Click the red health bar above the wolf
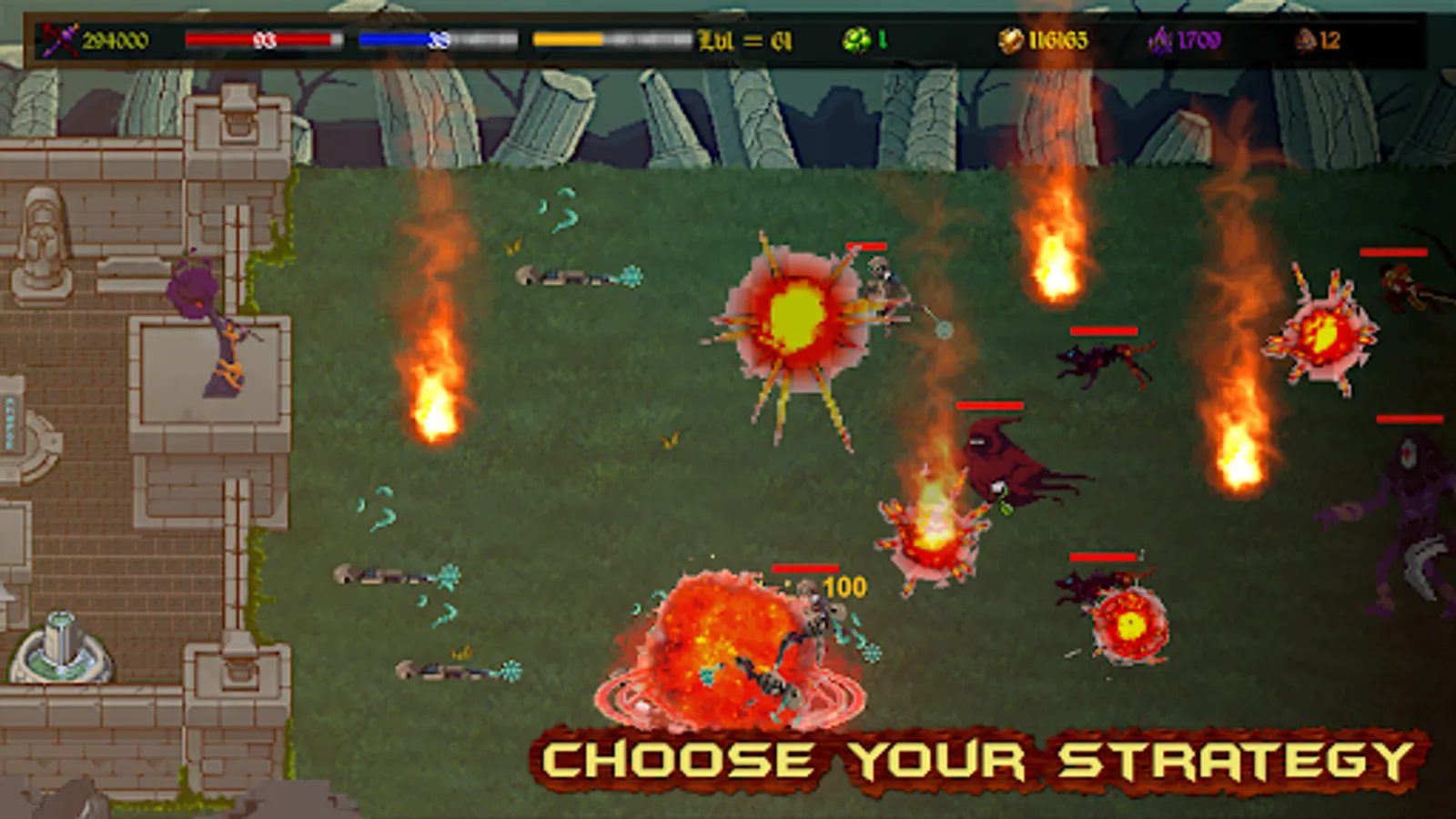 pyautogui.click(x=1103, y=329)
